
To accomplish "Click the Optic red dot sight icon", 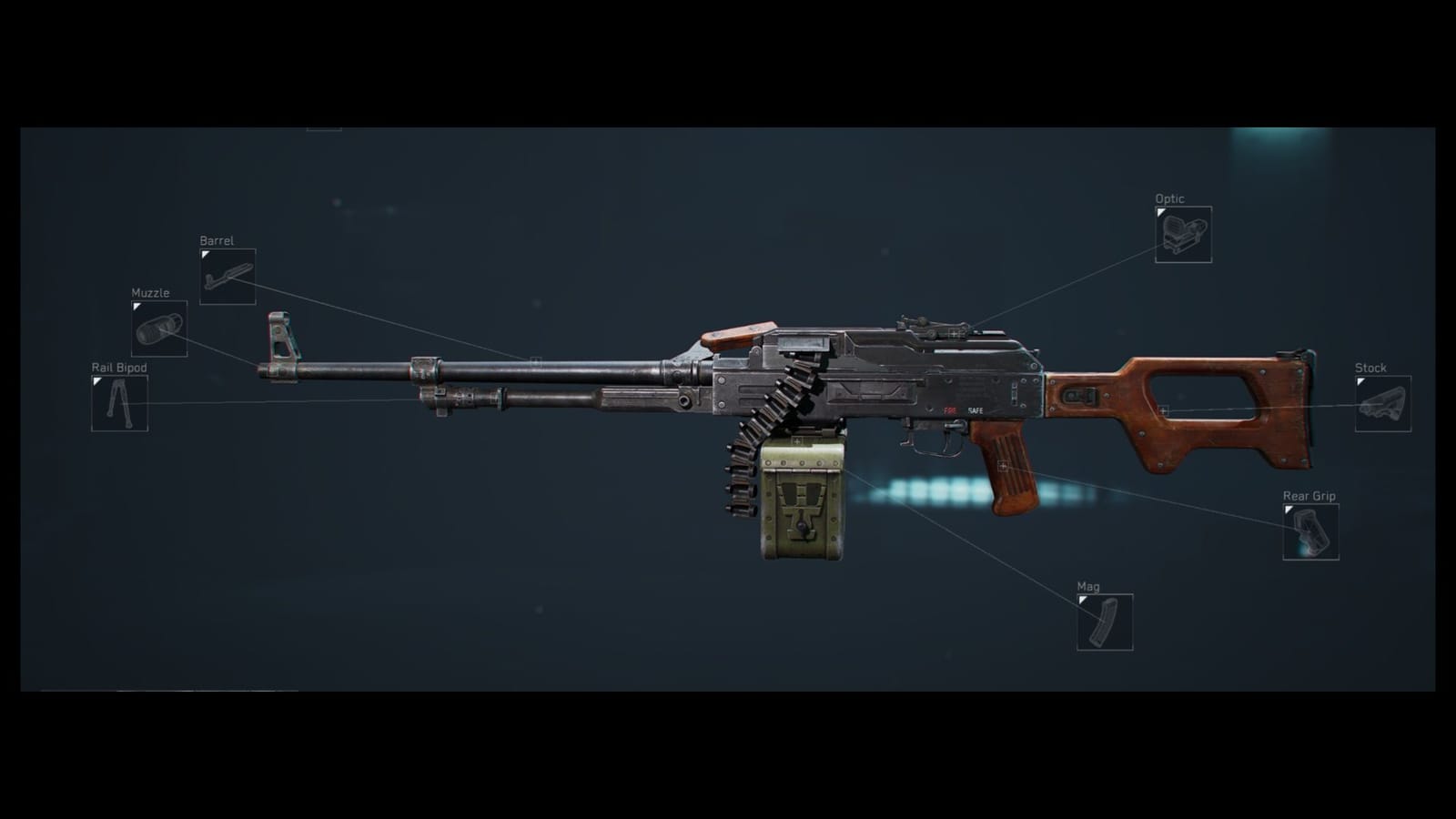I will coord(1183,235).
